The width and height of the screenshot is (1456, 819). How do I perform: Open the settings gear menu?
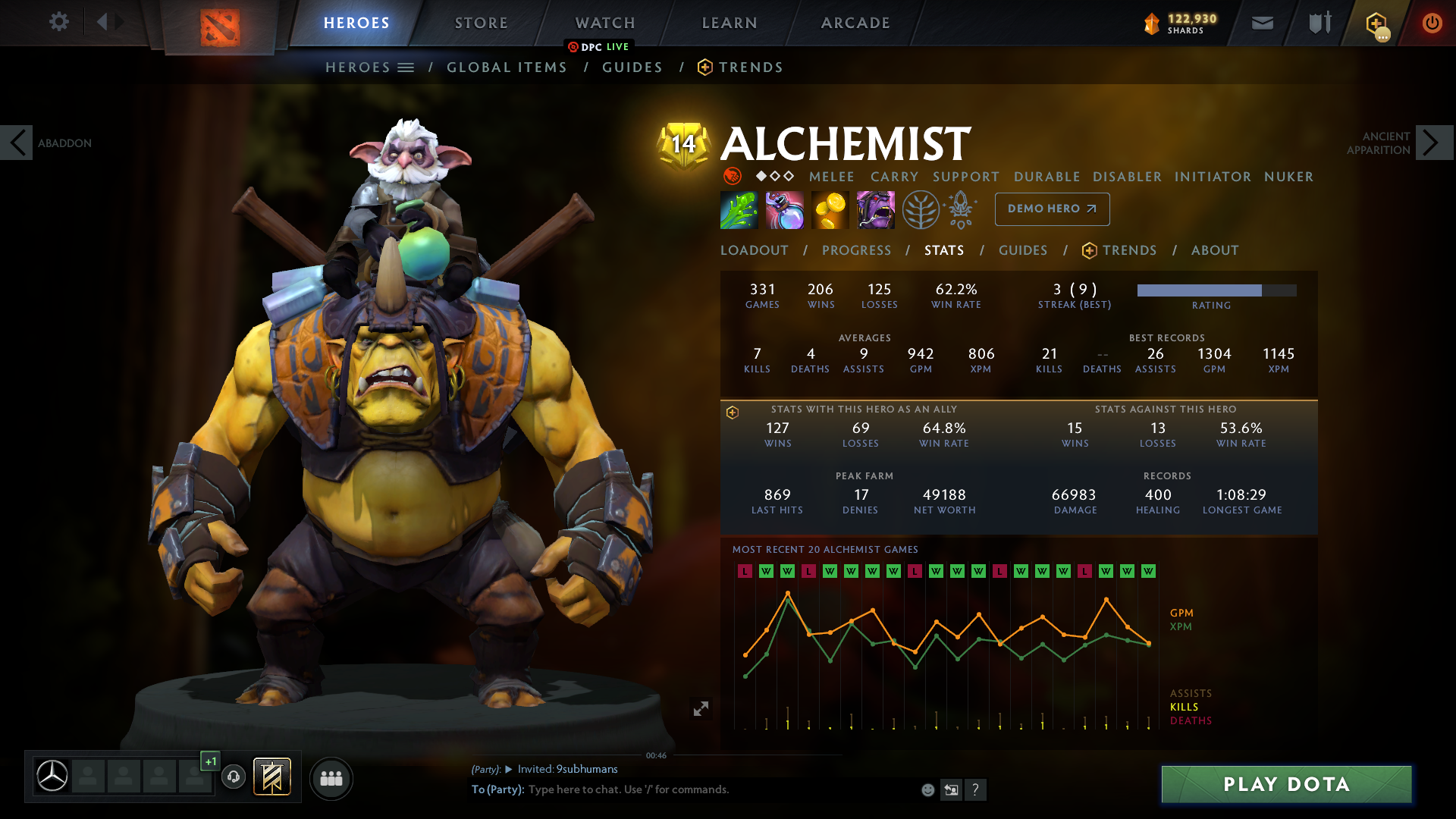coord(58,21)
